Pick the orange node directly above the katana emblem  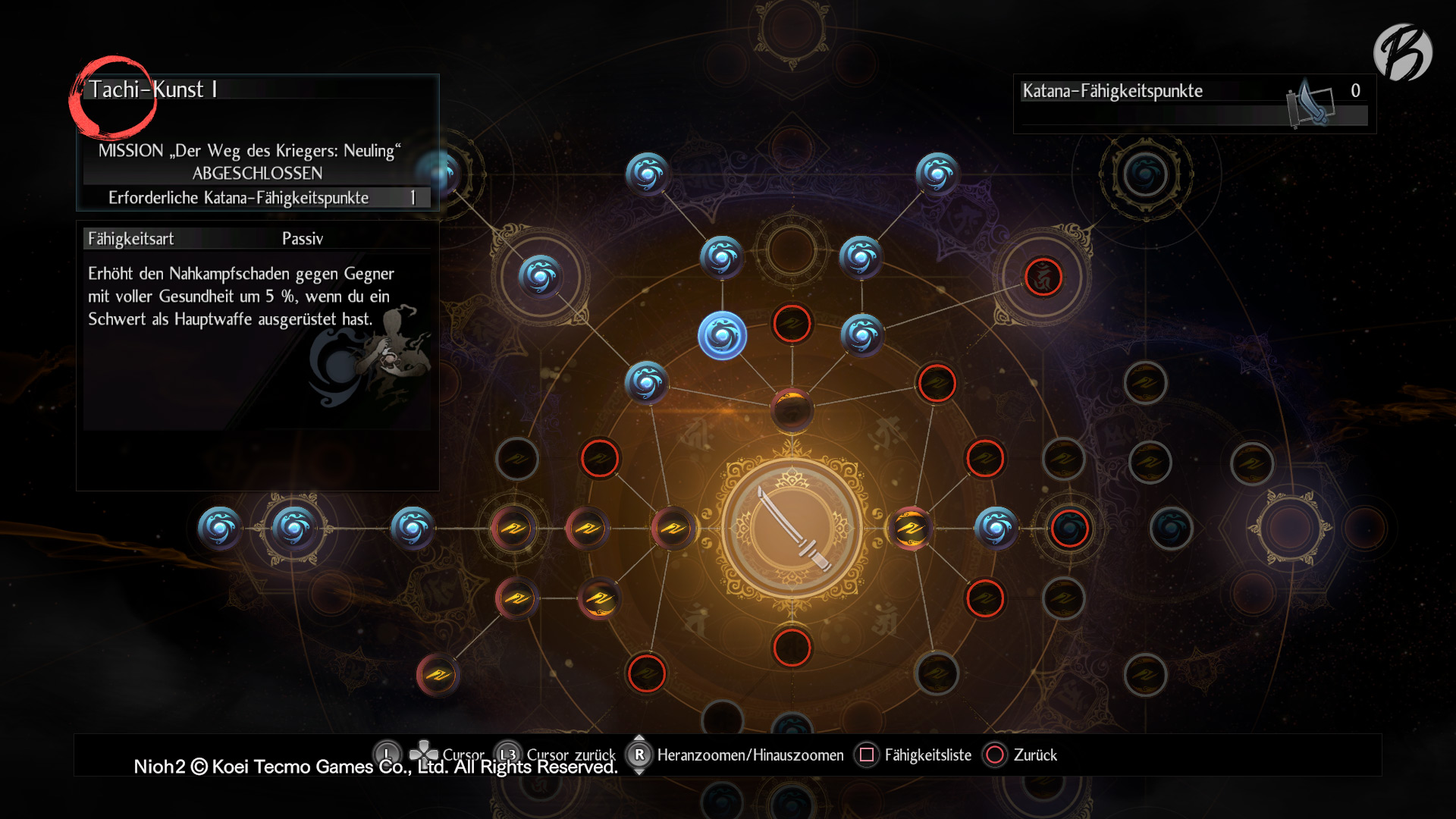click(792, 409)
